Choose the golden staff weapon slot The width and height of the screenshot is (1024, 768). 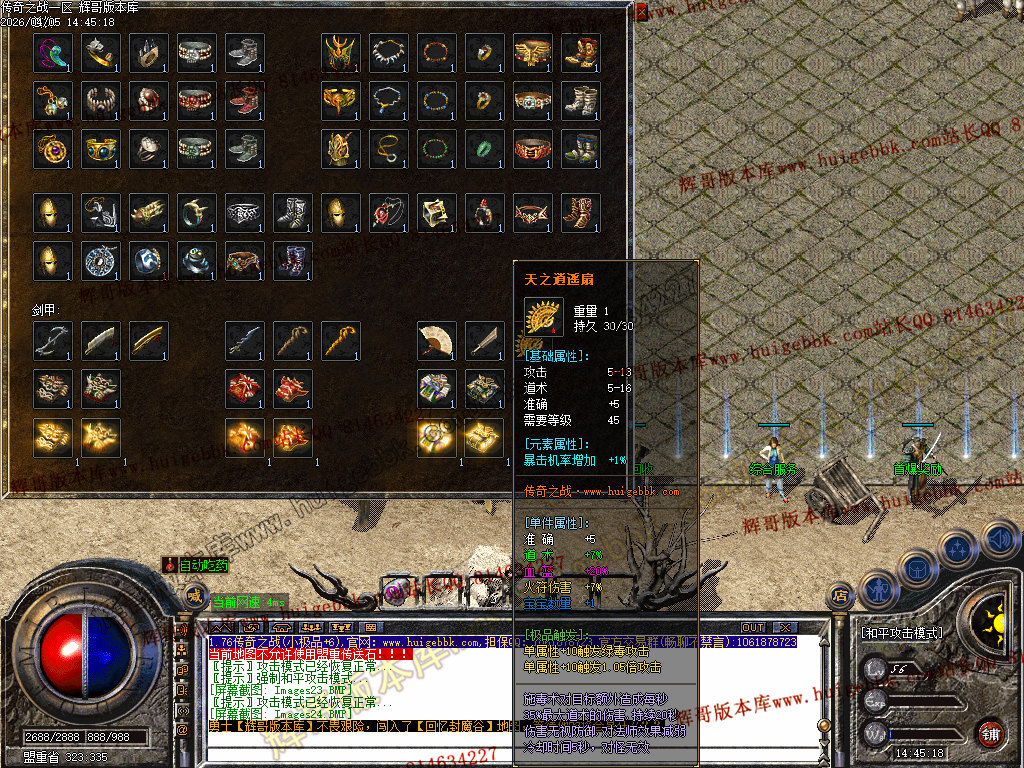[x=340, y=340]
